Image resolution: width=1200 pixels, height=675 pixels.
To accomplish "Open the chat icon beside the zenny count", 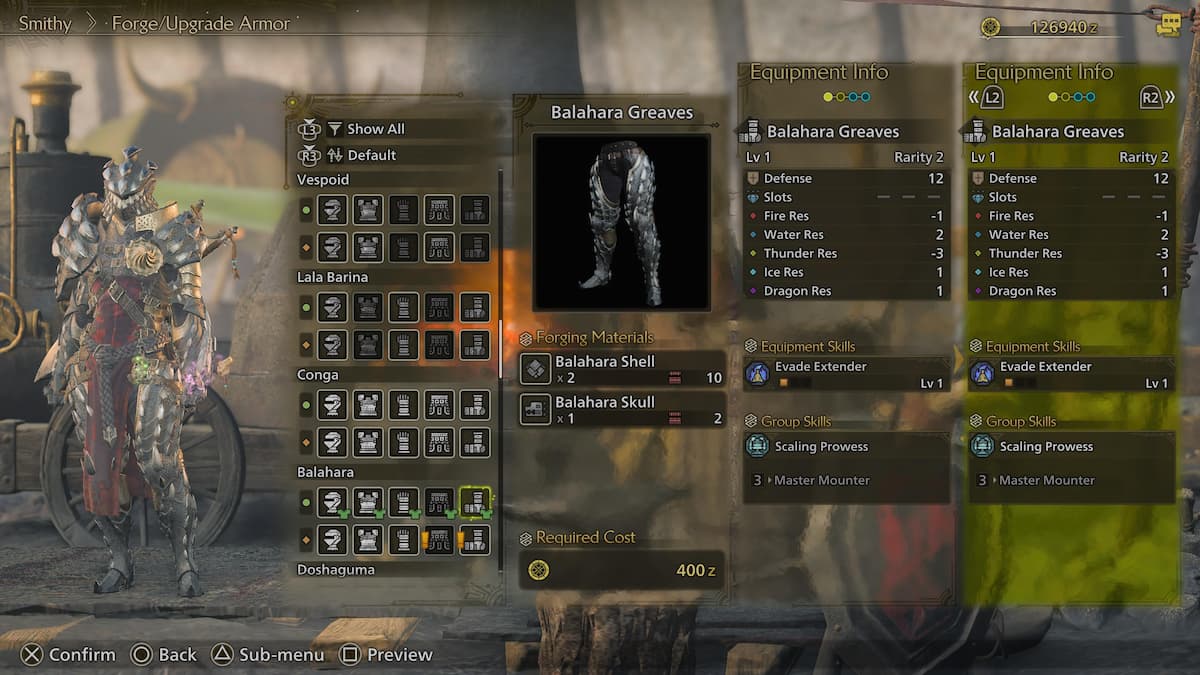I will [1168, 27].
